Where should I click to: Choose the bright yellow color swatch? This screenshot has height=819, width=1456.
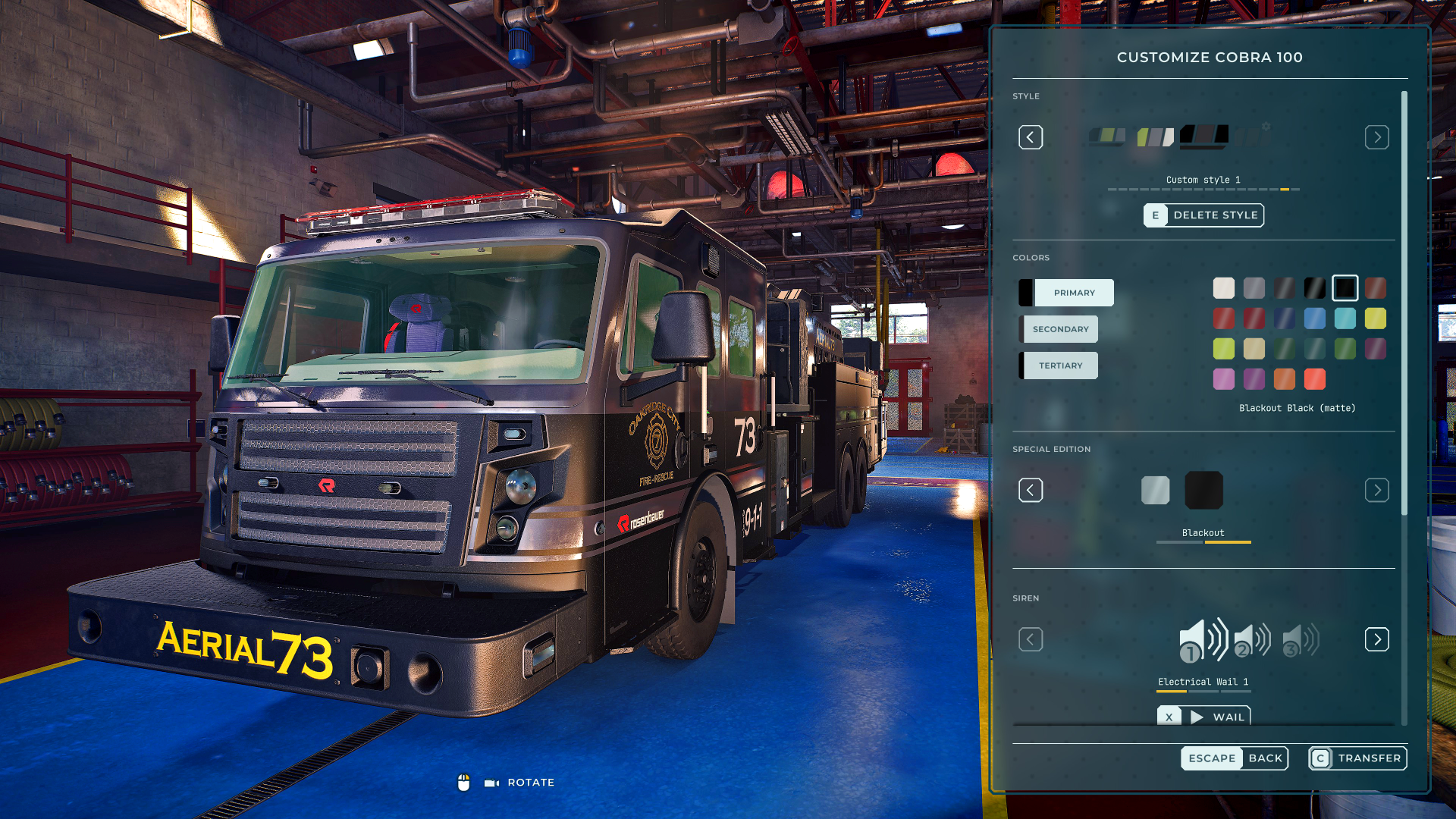point(1375,318)
